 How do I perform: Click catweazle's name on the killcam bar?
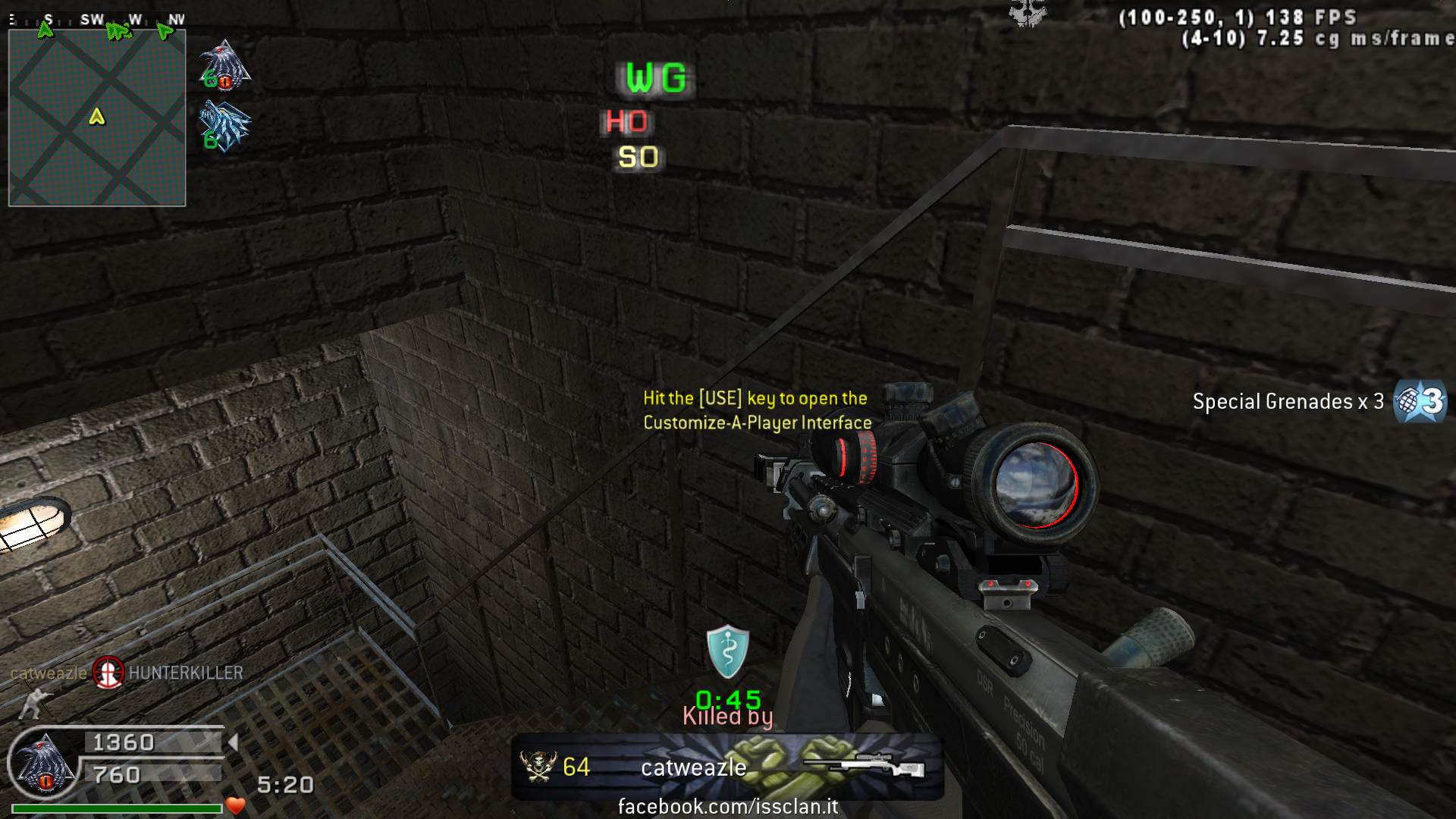click(x=693, y=767)
